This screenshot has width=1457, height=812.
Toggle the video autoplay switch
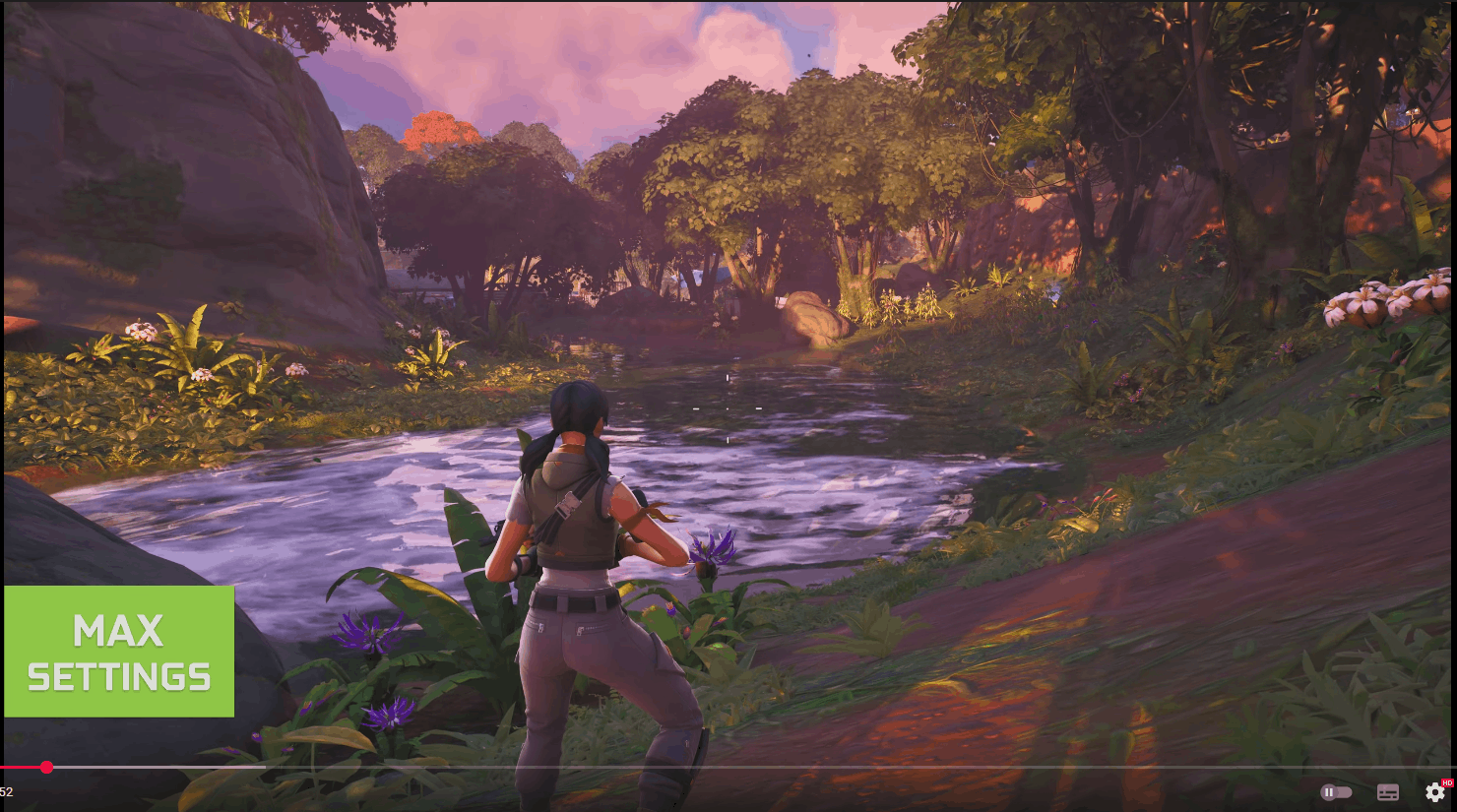[1335, 792]
